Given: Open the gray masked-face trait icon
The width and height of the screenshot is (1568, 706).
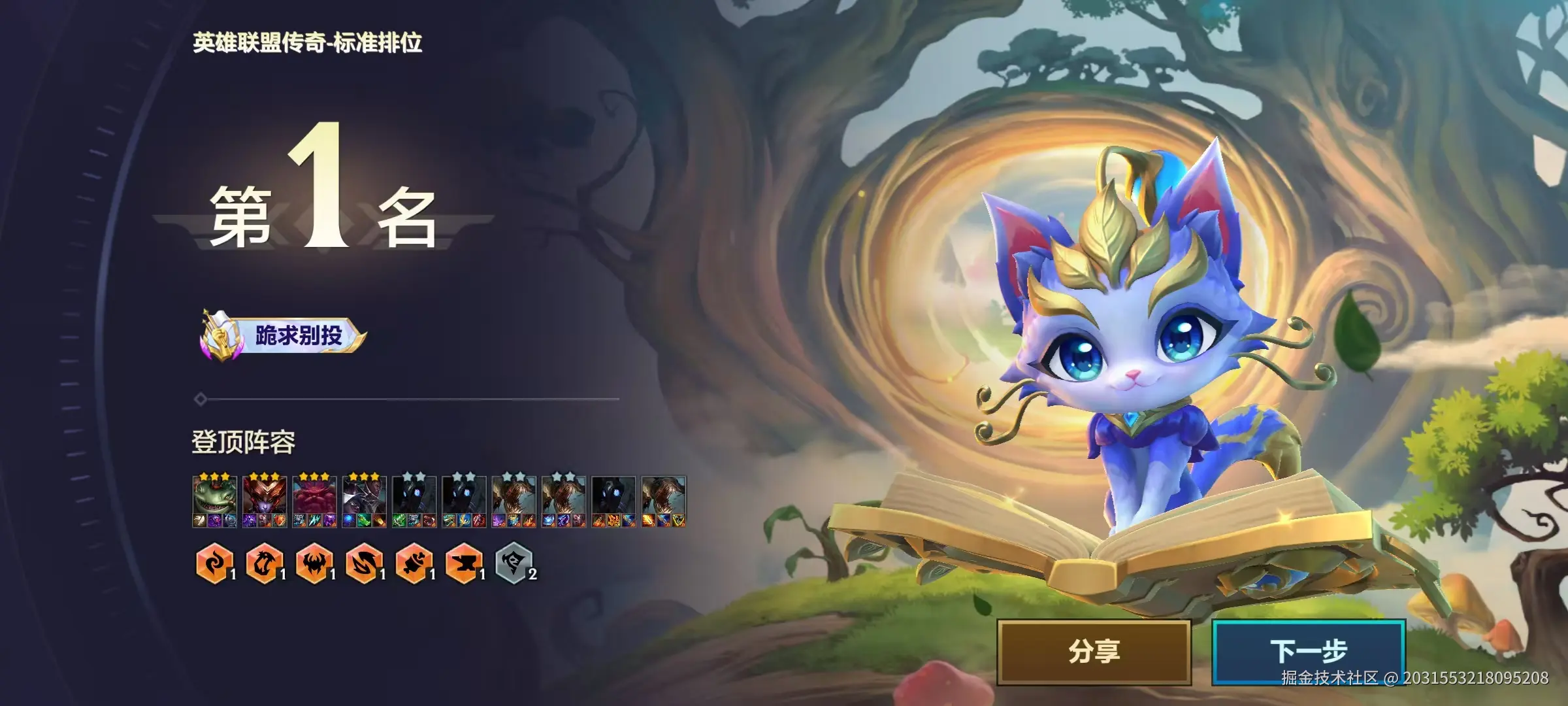Looking at the screenshot, I should 513,563.
